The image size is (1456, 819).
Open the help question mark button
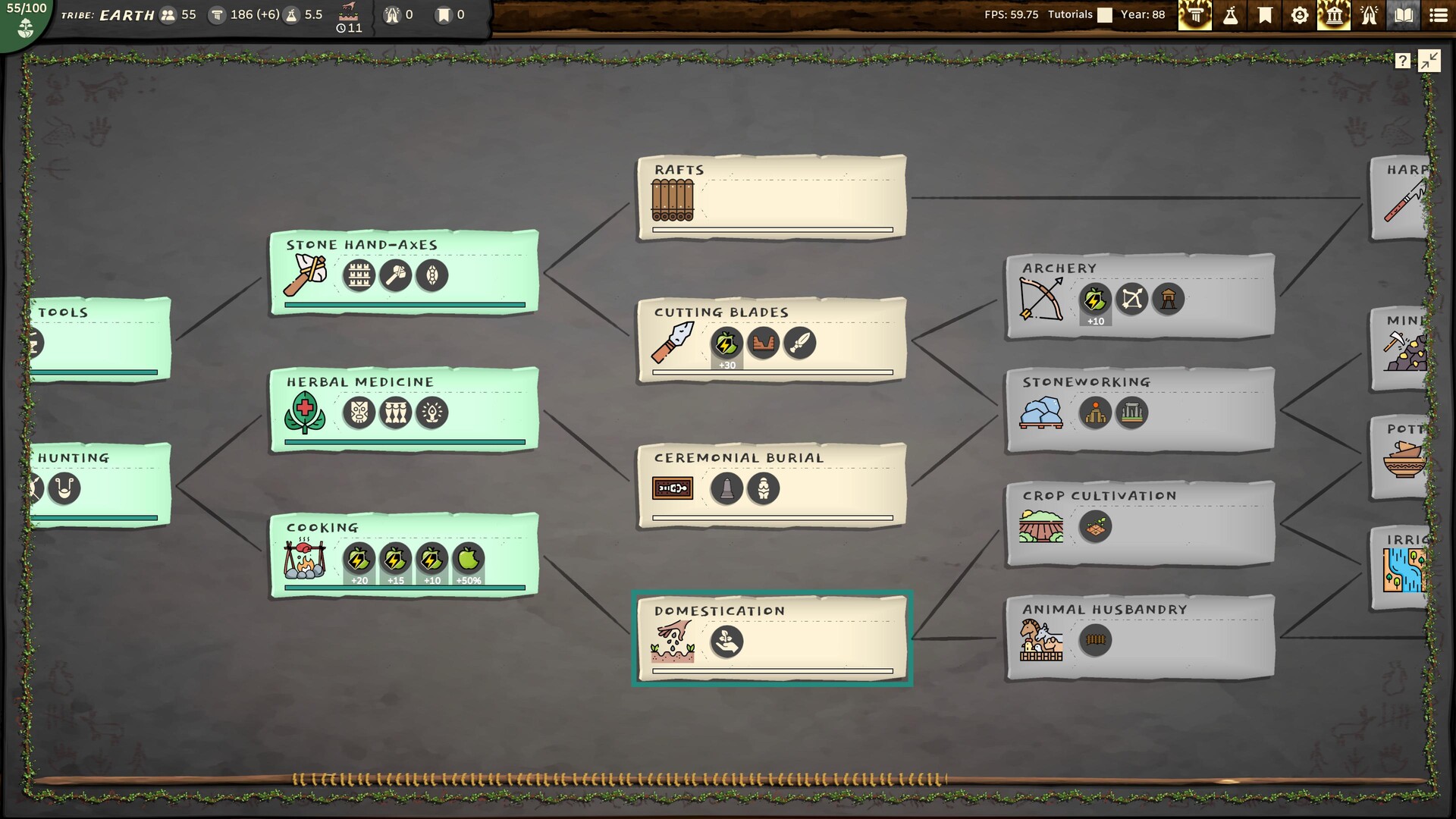1402,61
